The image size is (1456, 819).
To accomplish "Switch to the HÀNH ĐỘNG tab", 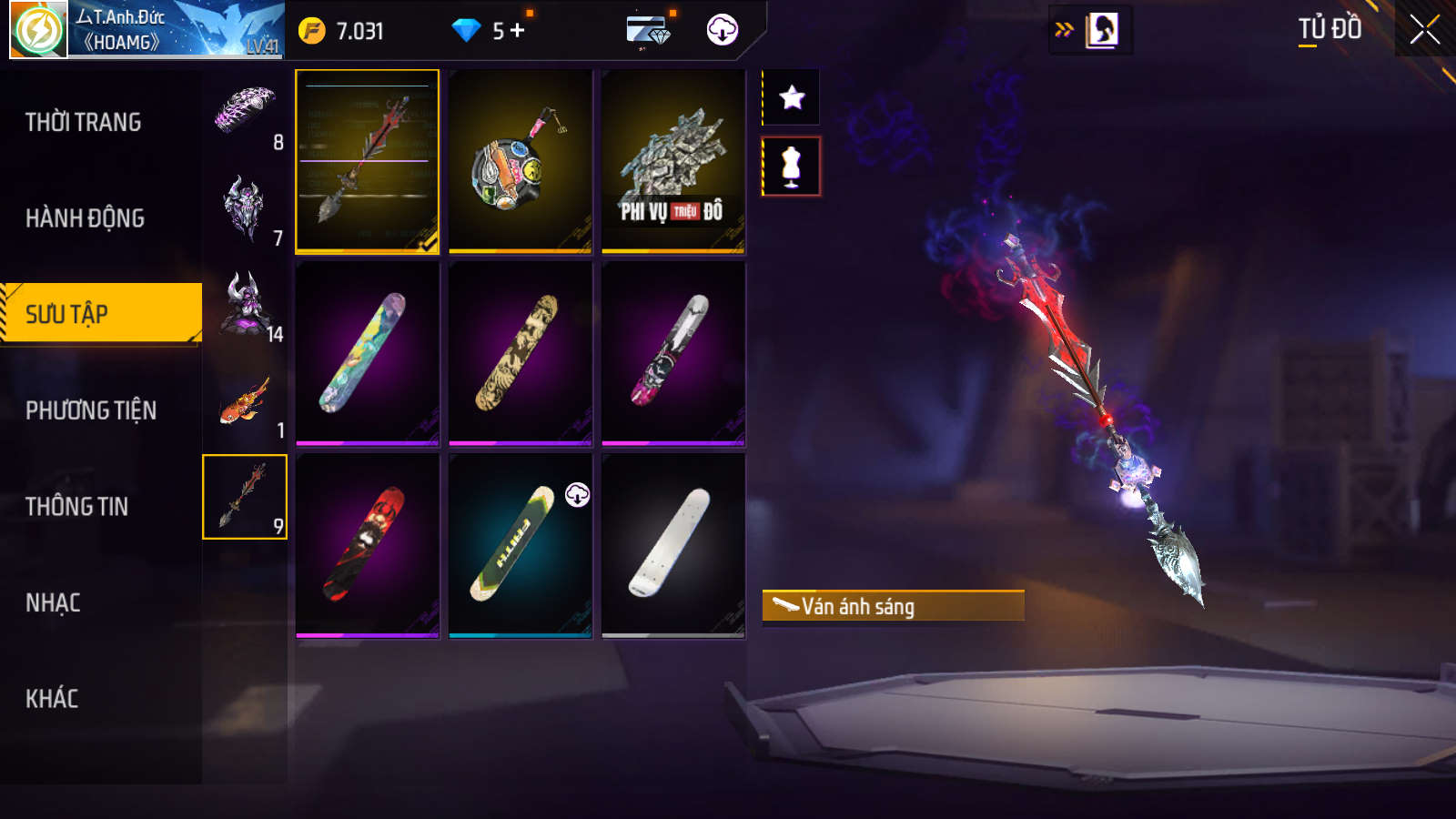I will tap(86, 218).
